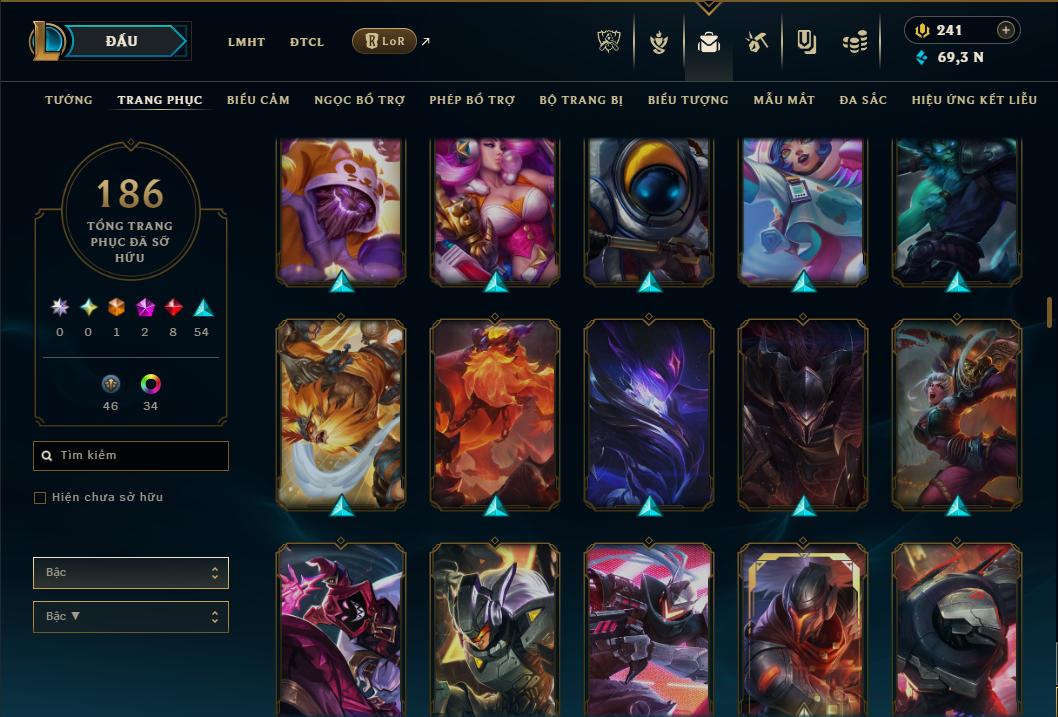Open the store coins icon
The image size is (1058, 717).
tap(855, 42)
